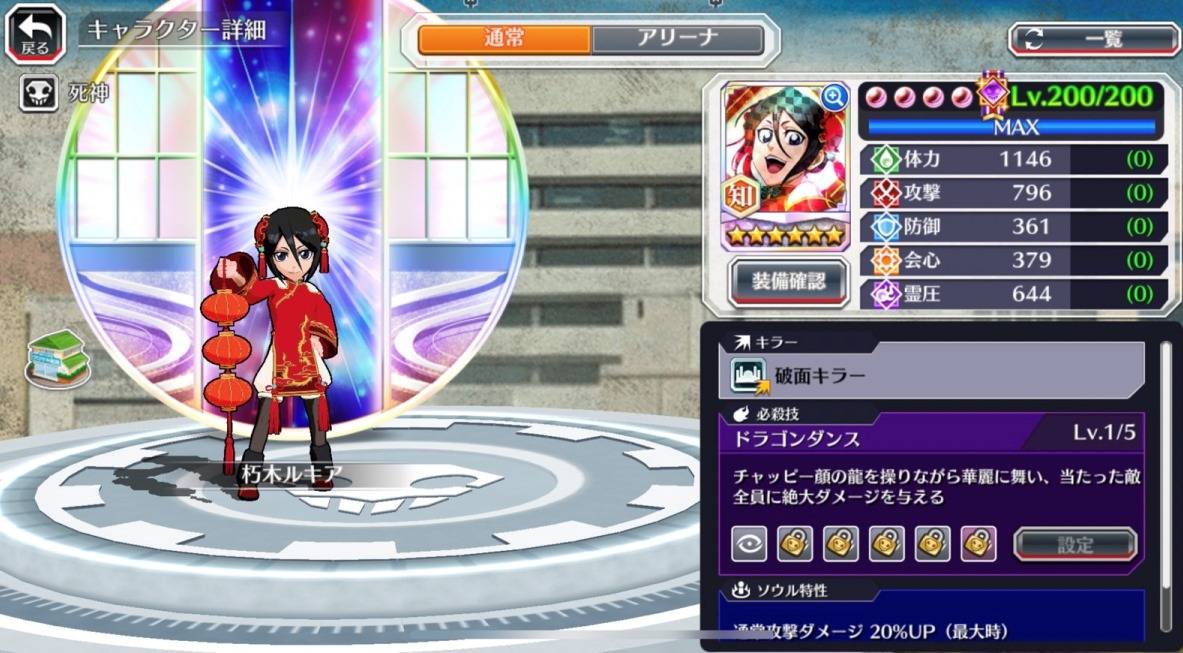This screenshot has height=653, width=1183.
Task: Click the pink-tinted locked slot
Action: (978, 544)
